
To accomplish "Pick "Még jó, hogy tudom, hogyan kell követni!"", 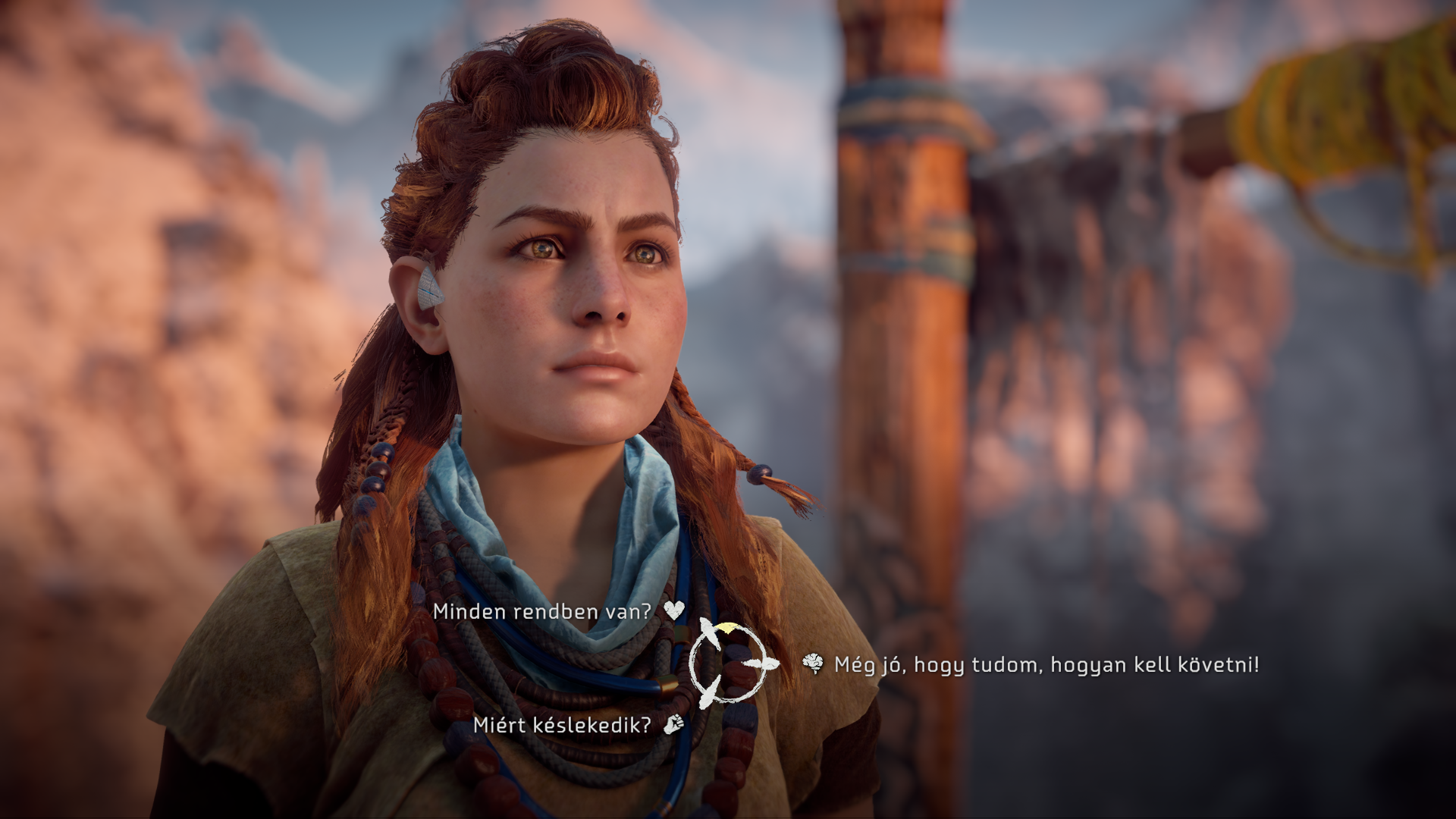I will tap(1046, 665).
